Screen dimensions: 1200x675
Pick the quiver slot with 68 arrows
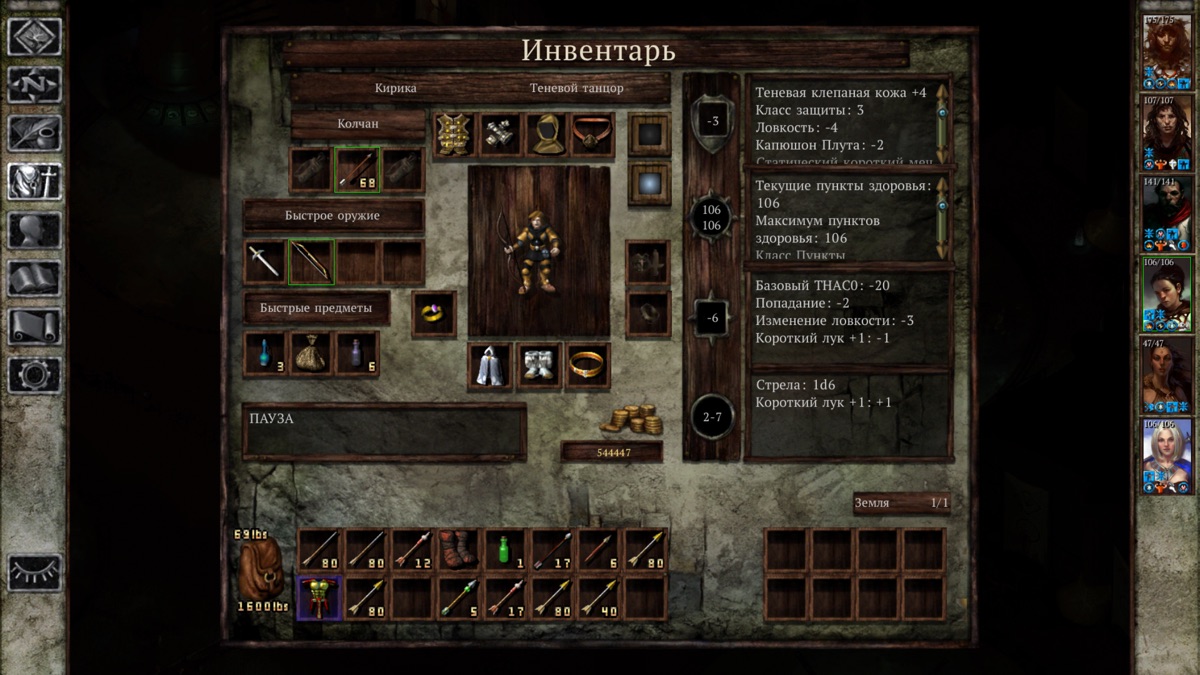(357, 170)
